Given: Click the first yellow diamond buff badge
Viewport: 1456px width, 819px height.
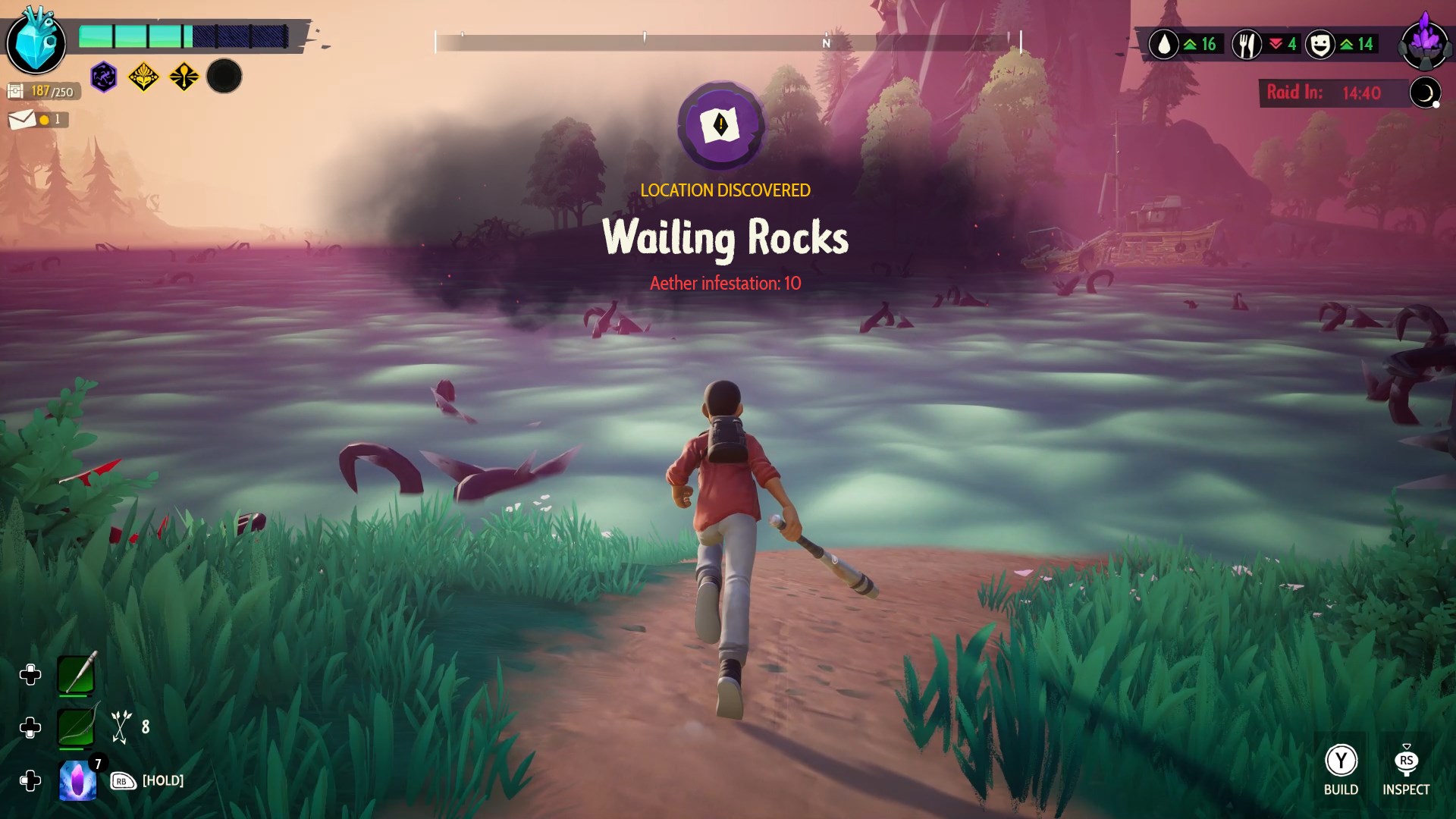Looking at the screenshot, I should click(x=143, y=76).
